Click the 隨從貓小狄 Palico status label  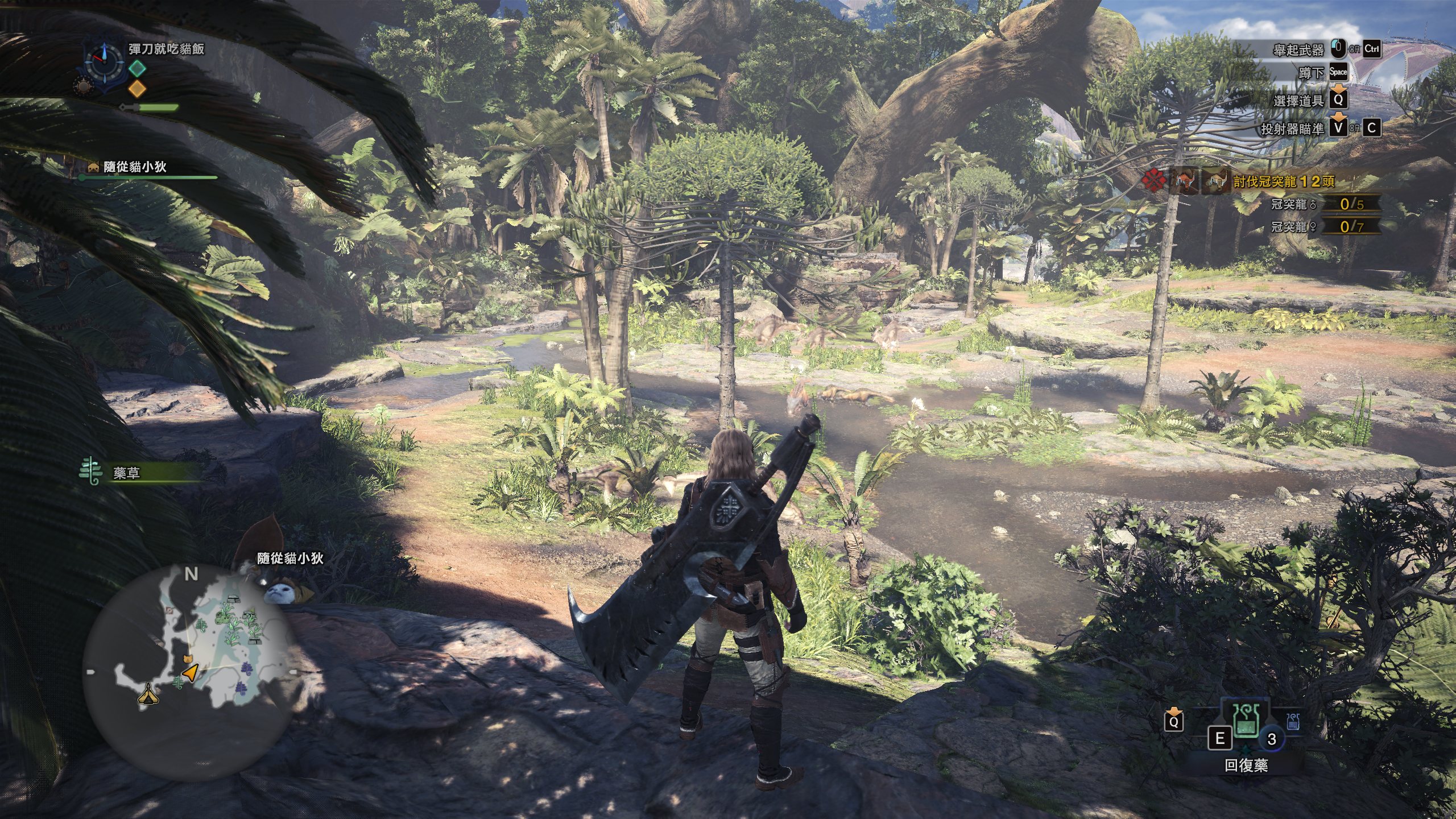pos(135,167)
